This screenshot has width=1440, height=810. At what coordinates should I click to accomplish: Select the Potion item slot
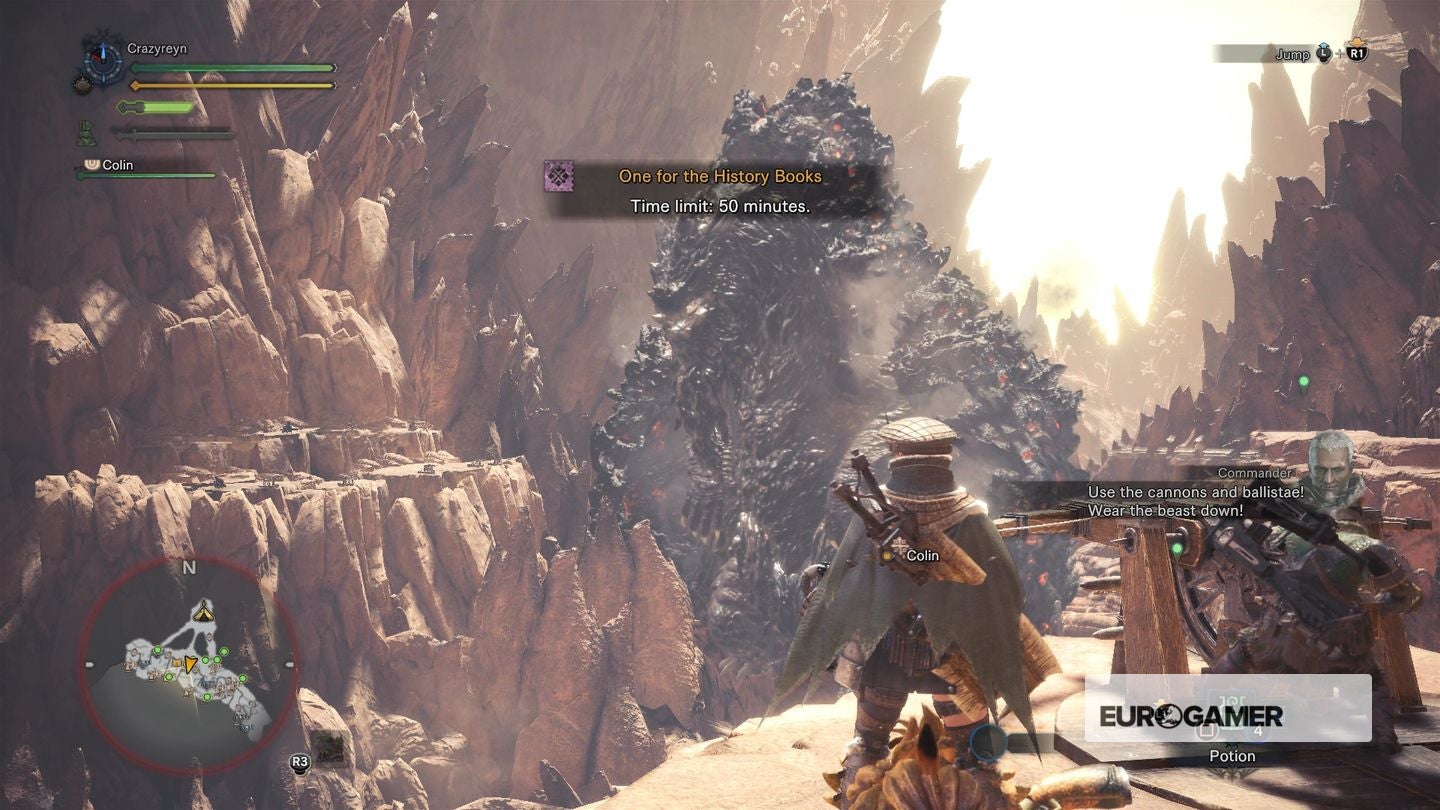pos(1231,733)
